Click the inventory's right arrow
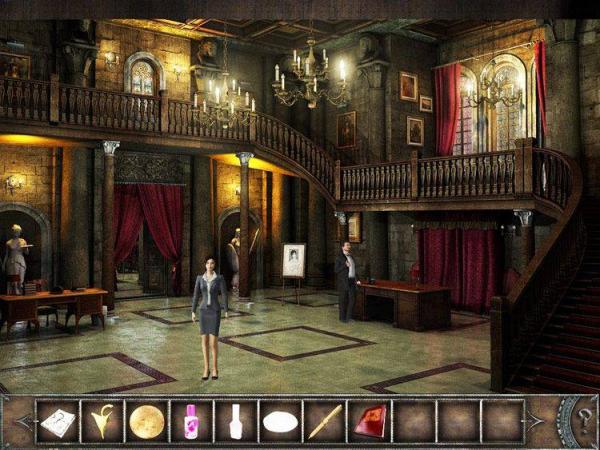 (x=536, y=421)
